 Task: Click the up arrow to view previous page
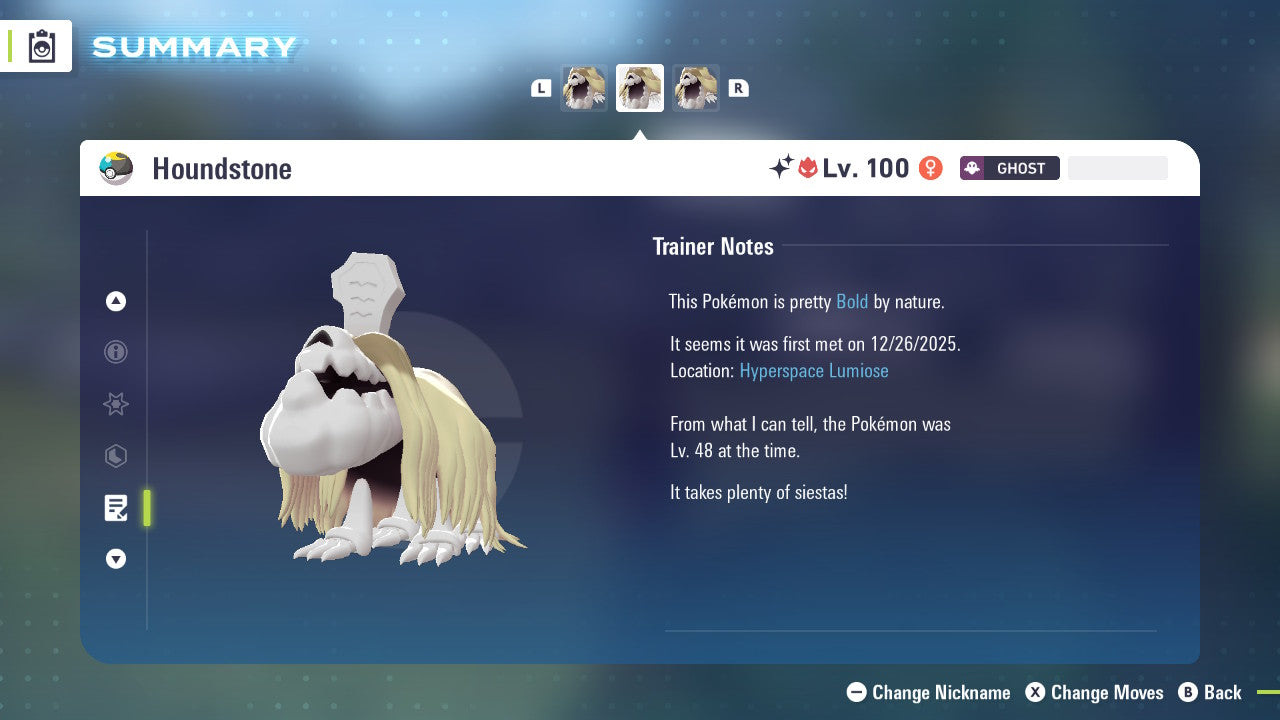pyautogui.click(x=116, y=301)
